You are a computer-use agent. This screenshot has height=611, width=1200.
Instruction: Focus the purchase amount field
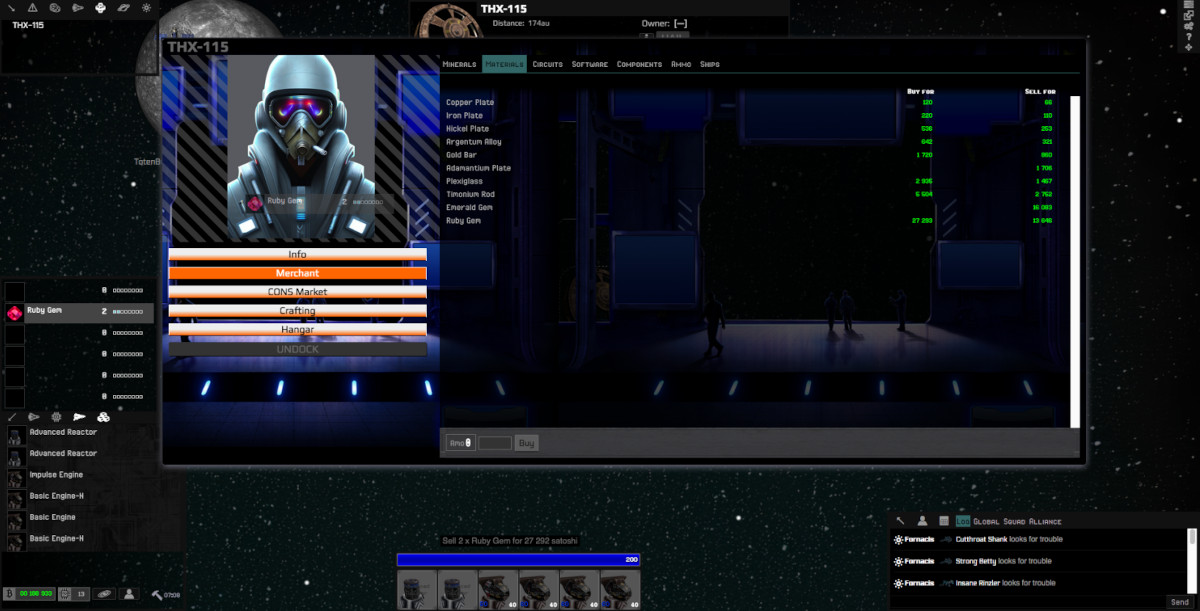[495, 442]
